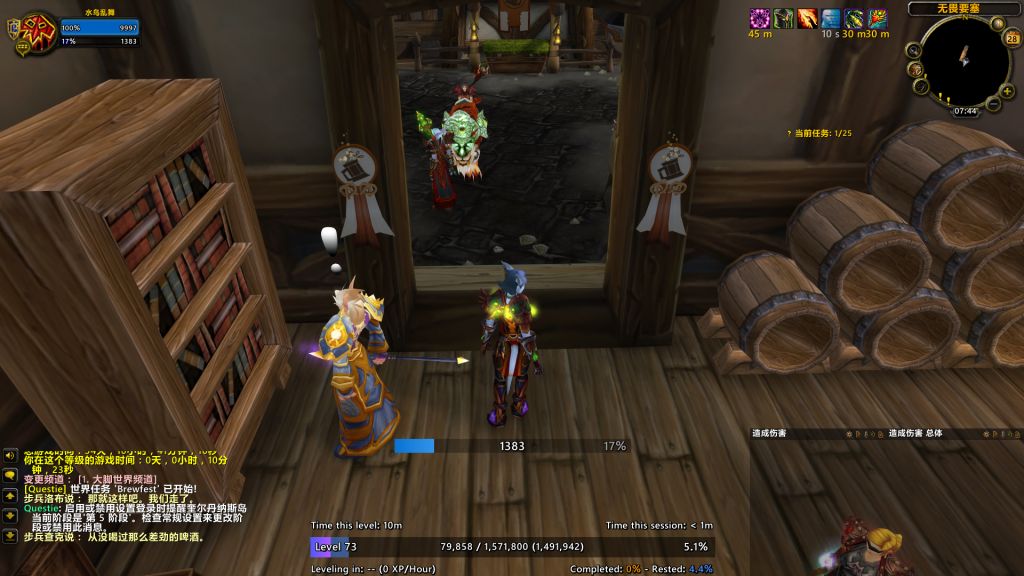Viewport: 1024px width, 576px height.
Task: Select the green hooded figure buff icon
Action: [x=784, y=17]
